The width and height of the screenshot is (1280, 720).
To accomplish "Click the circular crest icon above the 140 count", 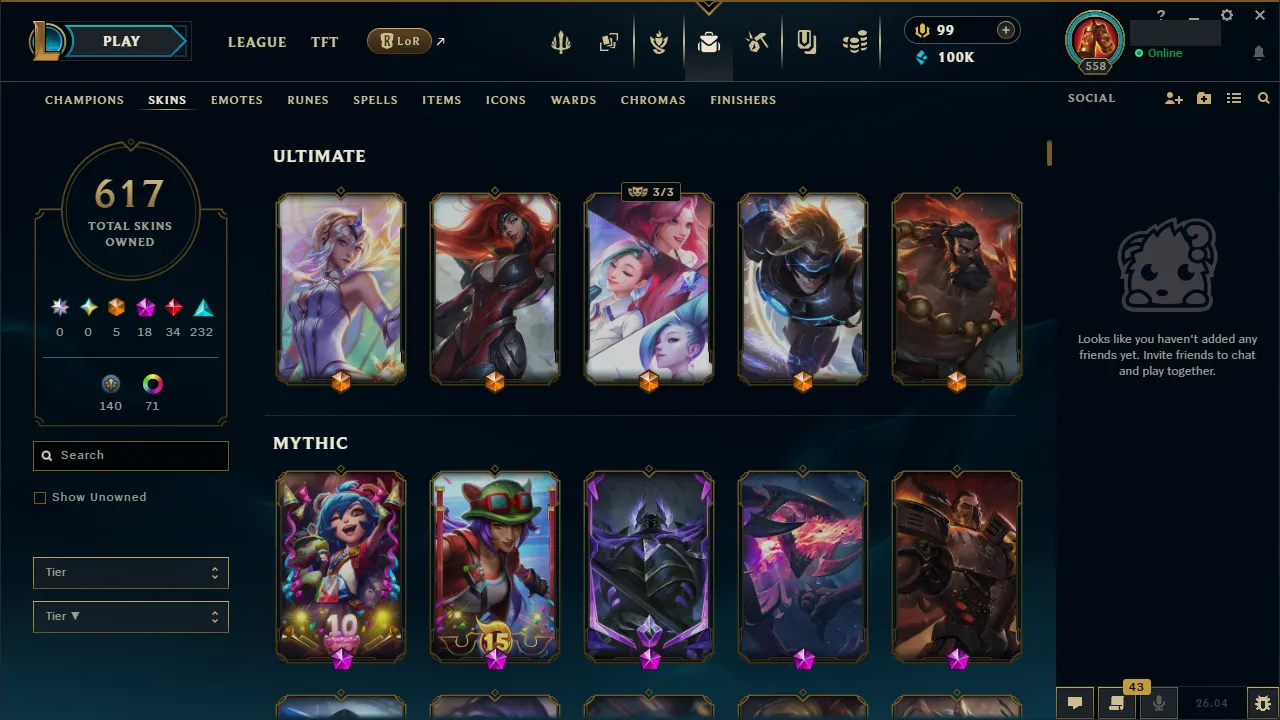I will pos(110,384).
